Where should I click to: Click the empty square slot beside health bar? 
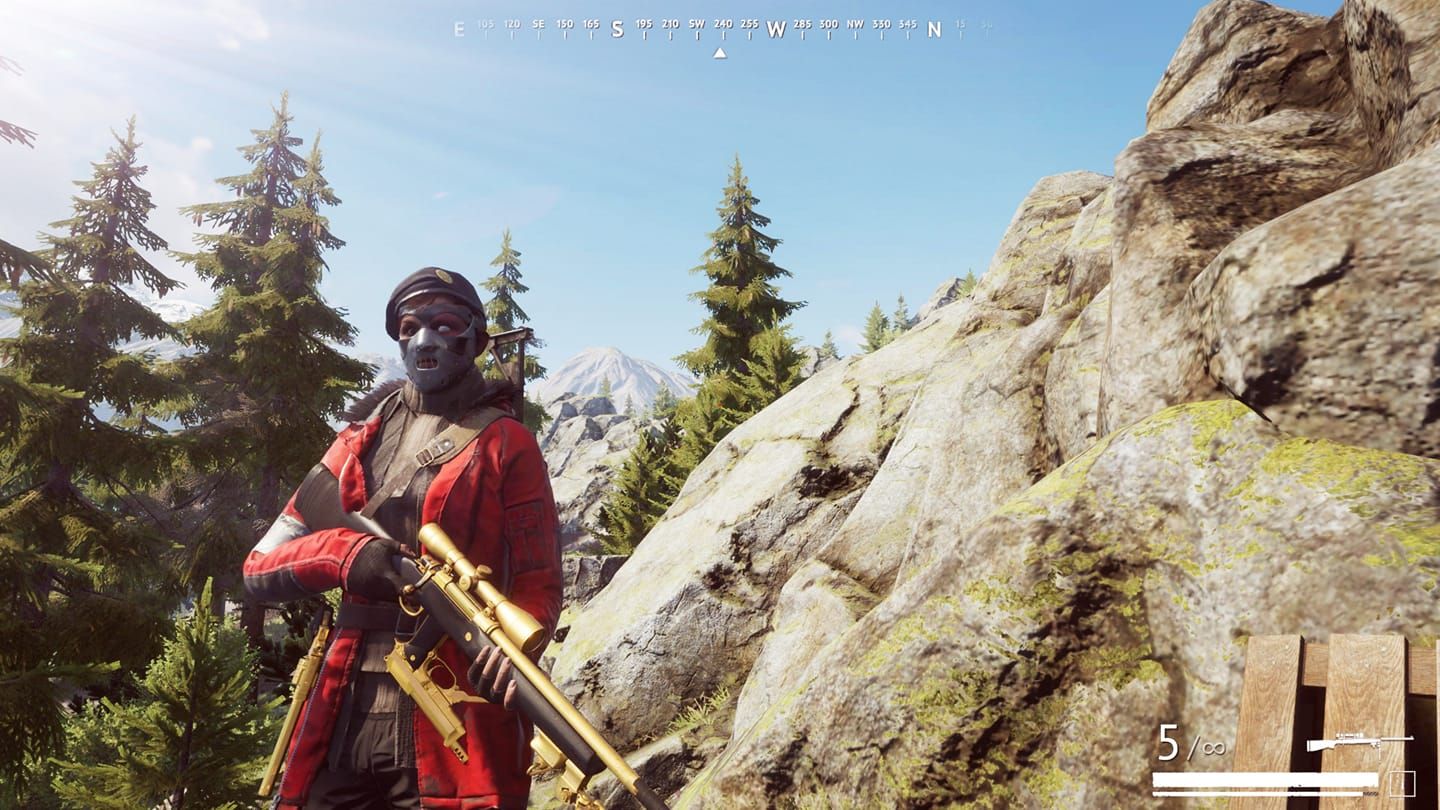1402,783
